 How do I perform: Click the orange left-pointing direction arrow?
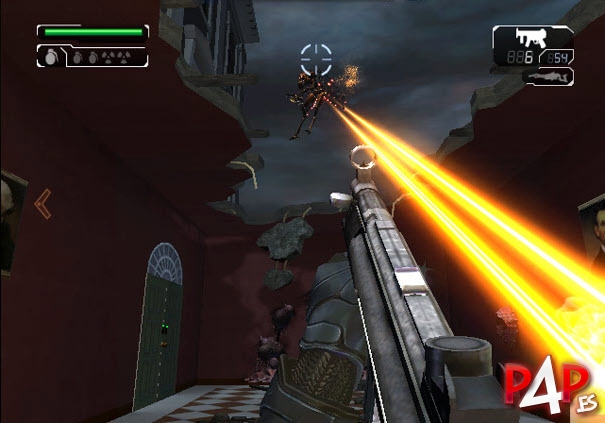coord(42,204)
